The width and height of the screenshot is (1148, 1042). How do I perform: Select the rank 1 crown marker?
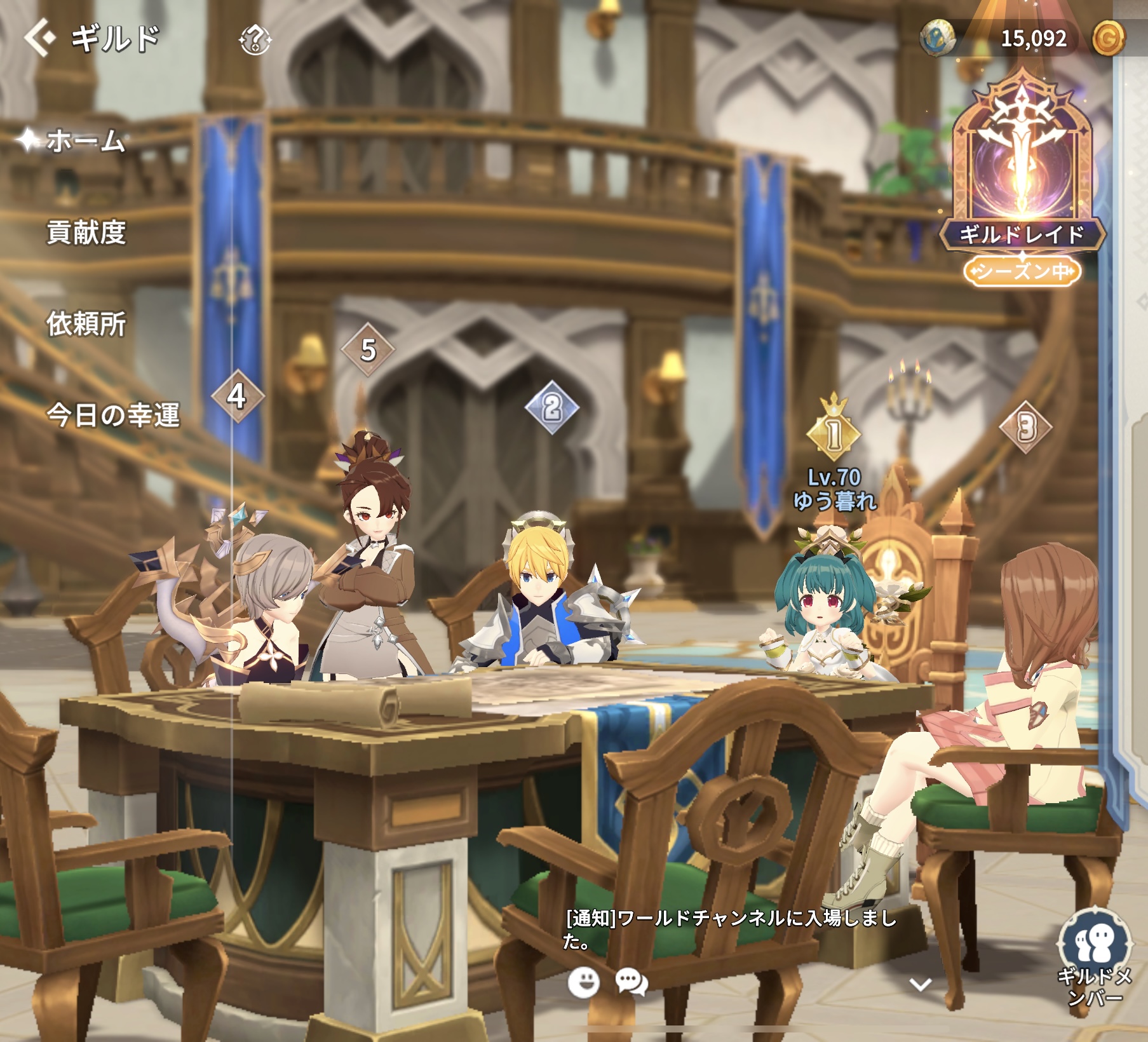(x=834, y=432)
